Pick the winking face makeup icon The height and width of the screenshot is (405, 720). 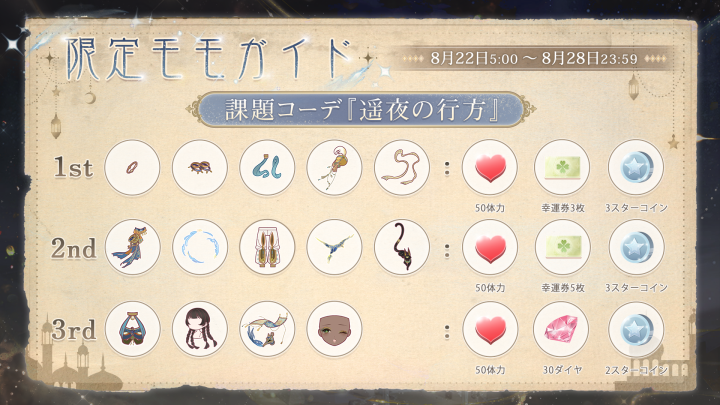point(333,327)
